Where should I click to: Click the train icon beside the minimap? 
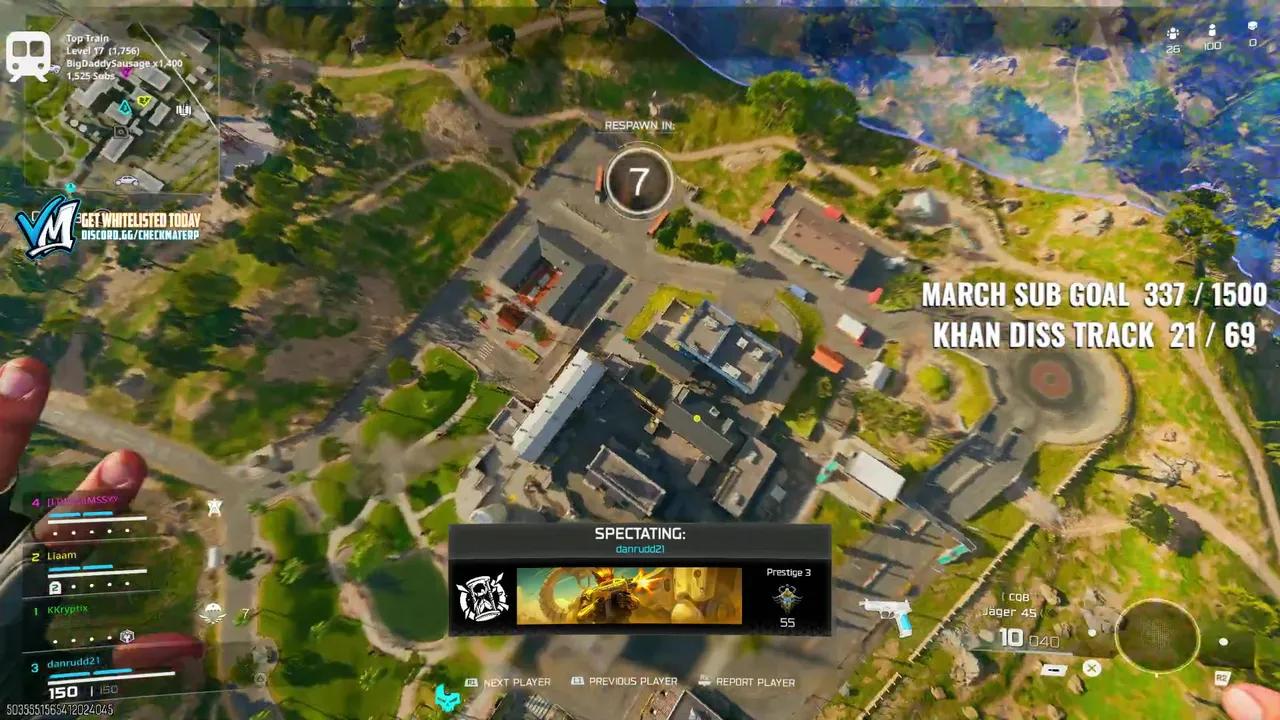tap(27, 55)
